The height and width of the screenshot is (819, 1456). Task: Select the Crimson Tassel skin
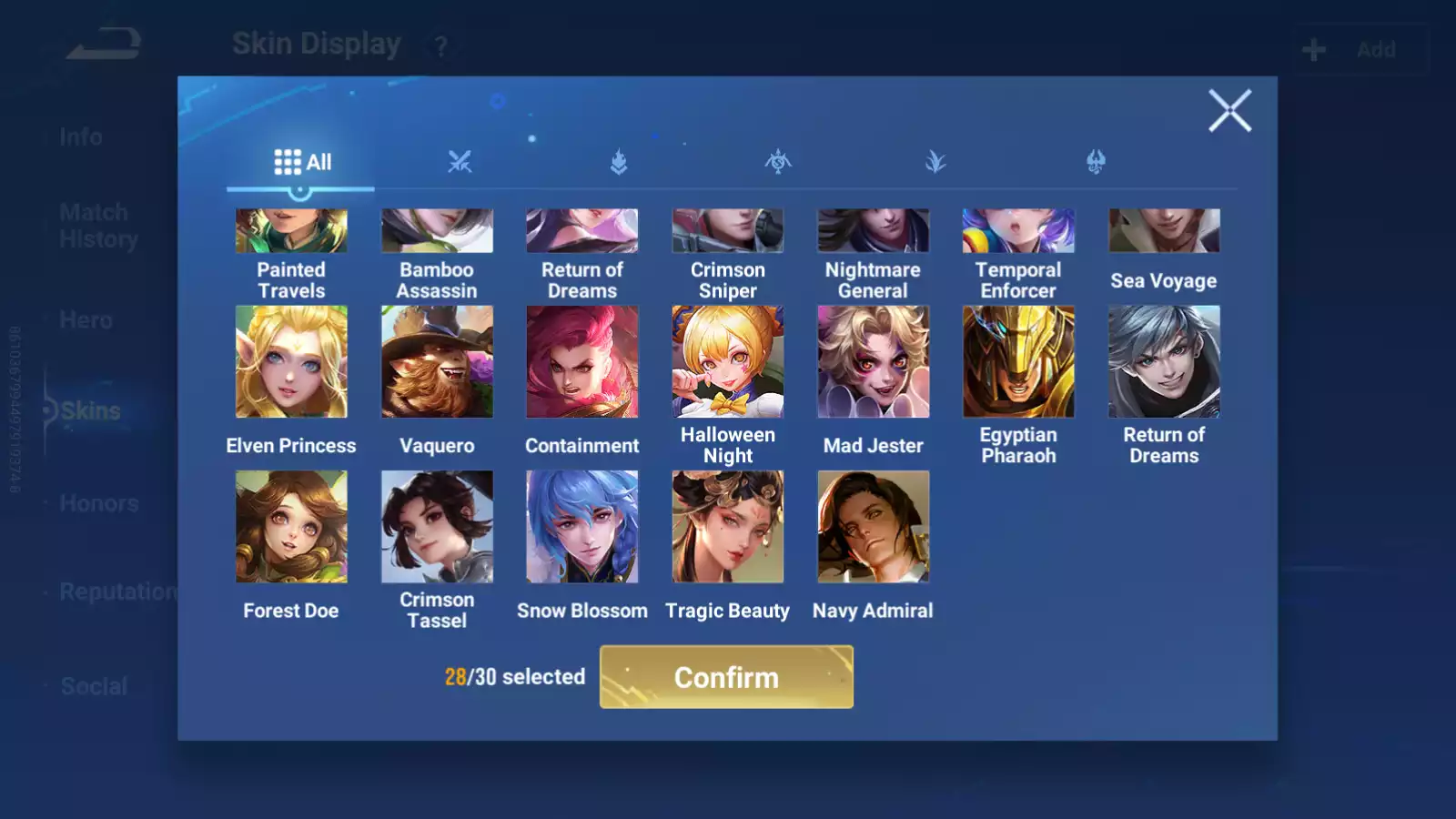click(437, 527)
